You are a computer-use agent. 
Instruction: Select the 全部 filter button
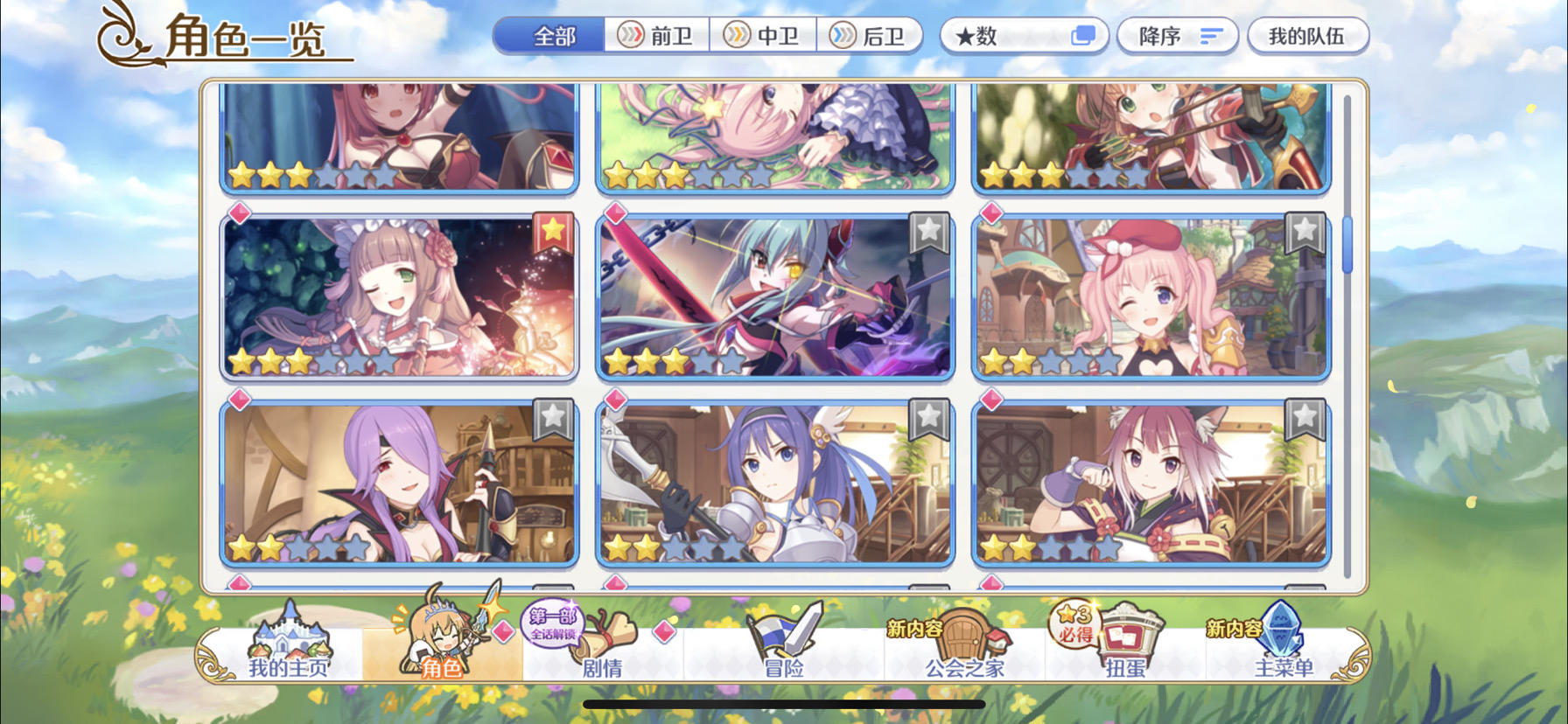click(x=551, y=35)
